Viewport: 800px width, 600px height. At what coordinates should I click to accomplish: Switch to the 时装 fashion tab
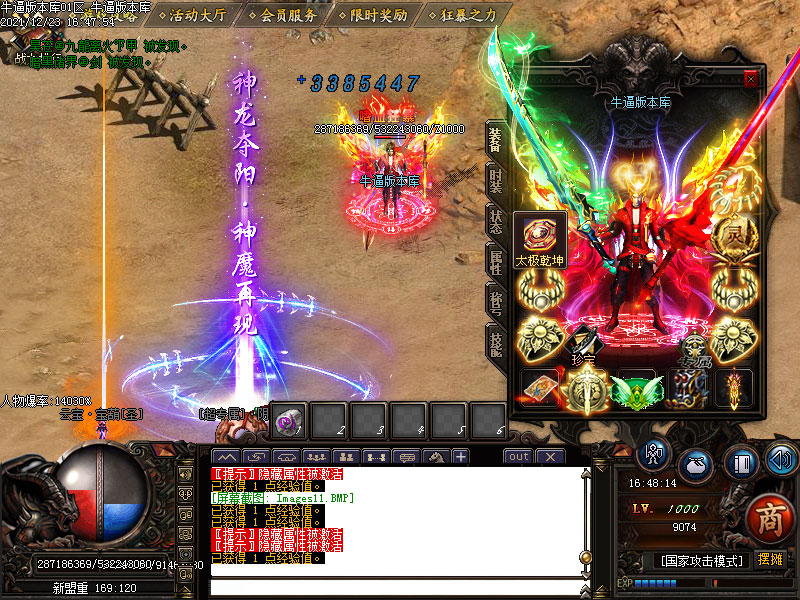coord(495,180)
